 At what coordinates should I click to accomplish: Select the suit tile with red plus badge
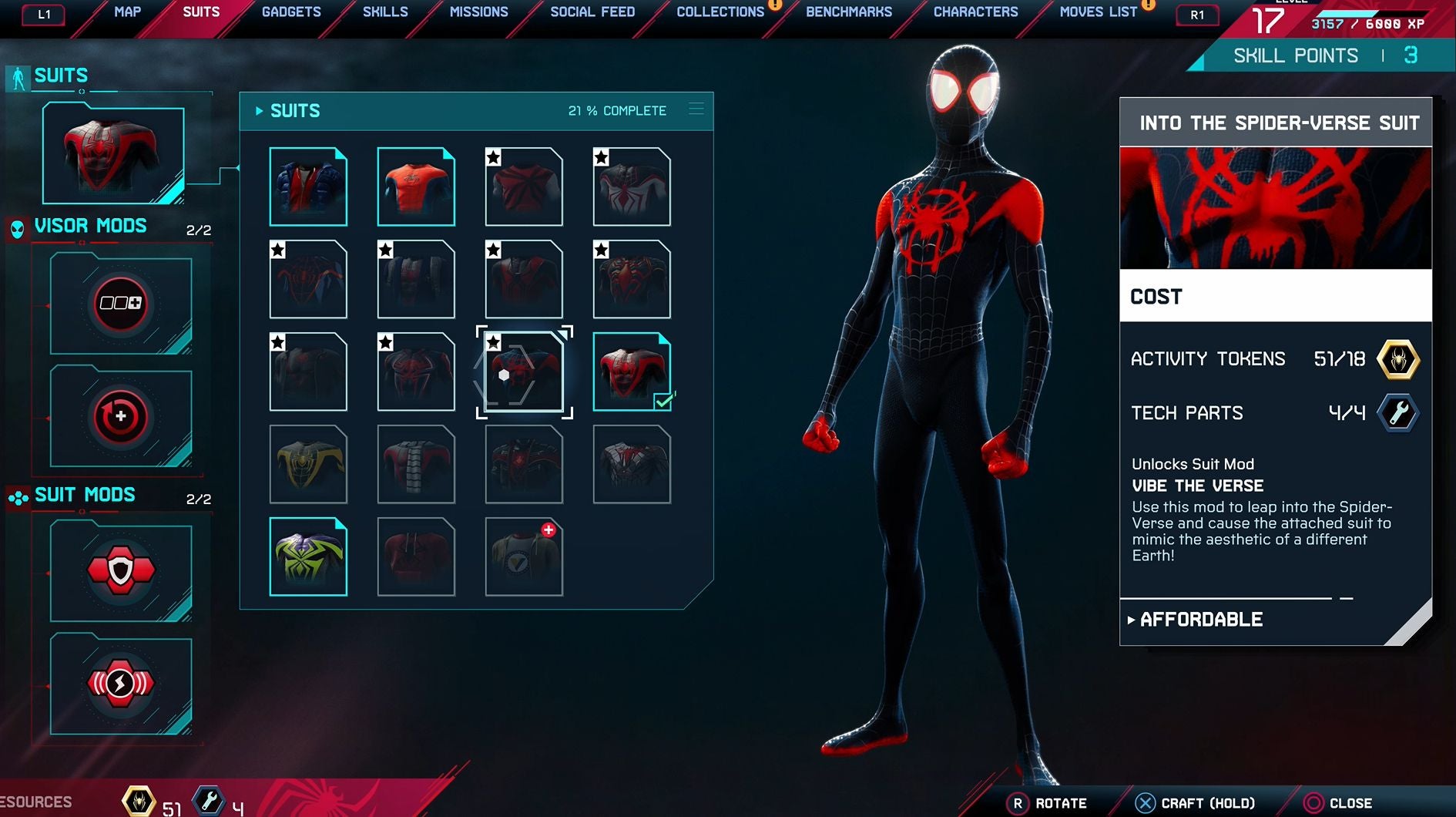click(x=524, y=556)
